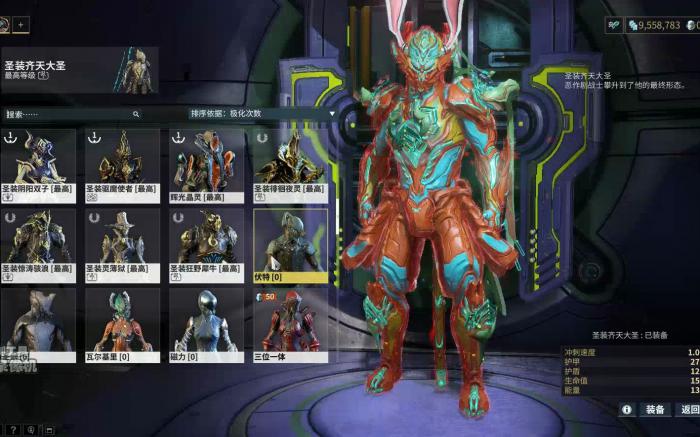The height and width of the screenshot is (437, 700).
Task: Open the info button beside 装备
Action: (x=627, y=409)
